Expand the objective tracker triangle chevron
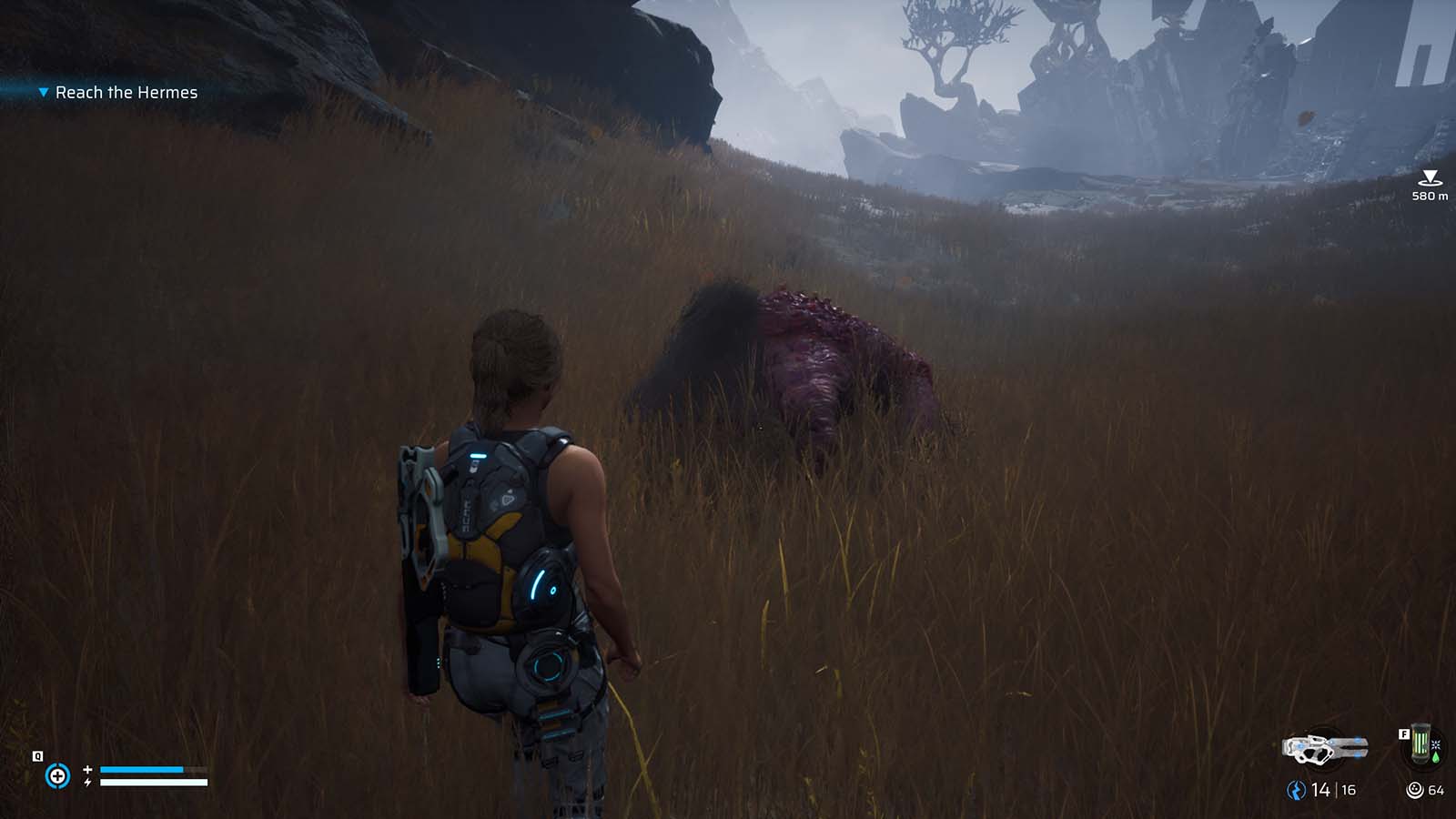The width and height of the screenshot is (1456, 819). point(42,92)
